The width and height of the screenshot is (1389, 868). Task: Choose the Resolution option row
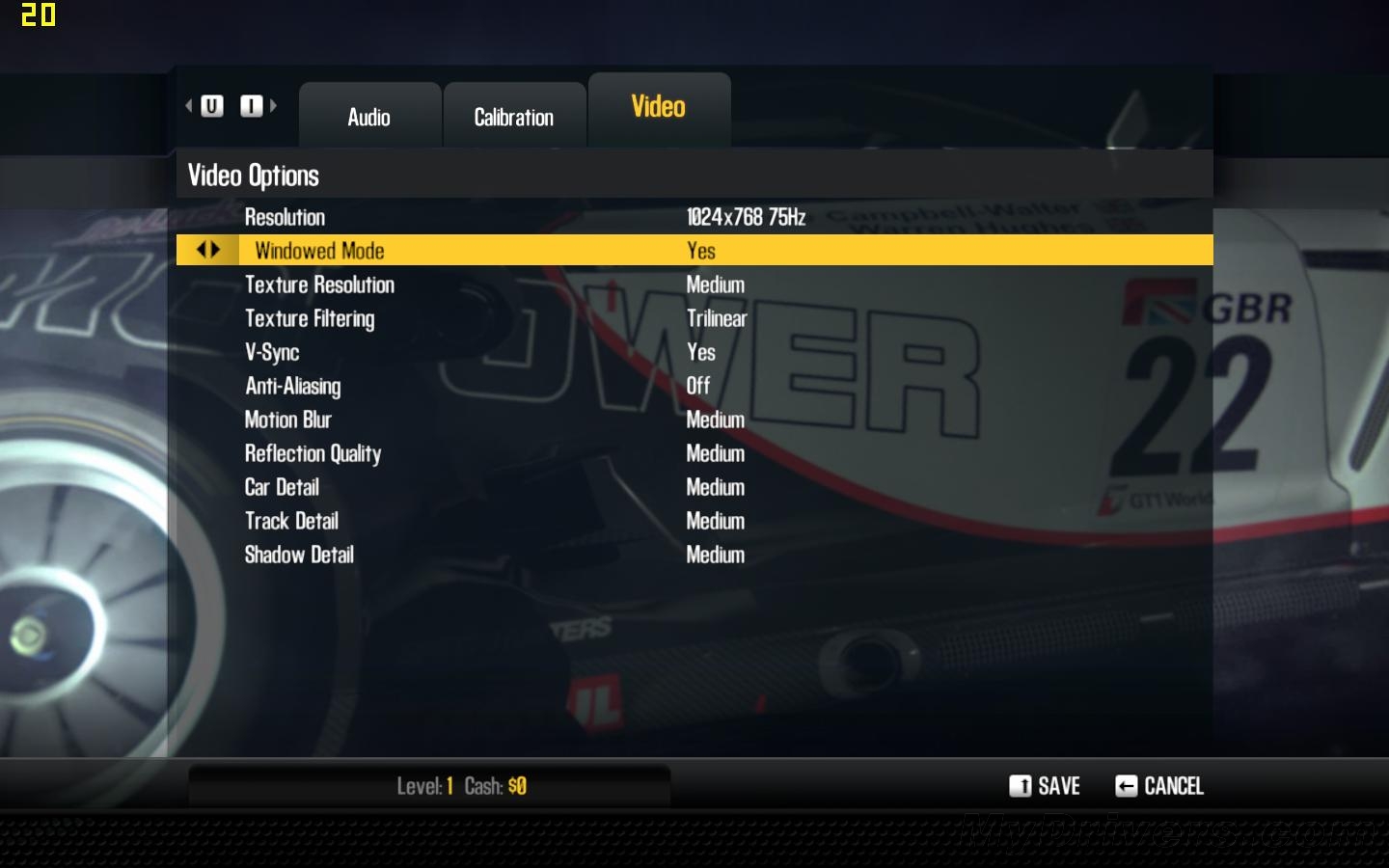click(x=285, y=217)
